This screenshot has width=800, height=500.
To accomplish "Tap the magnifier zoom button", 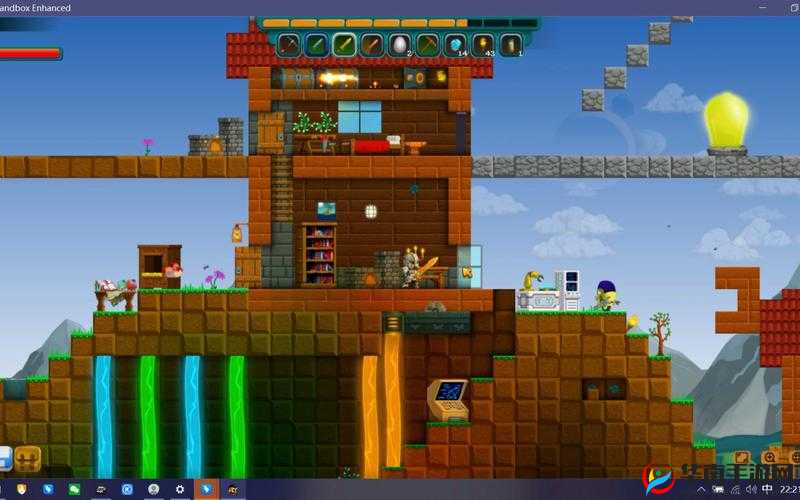I will point(769,458).
